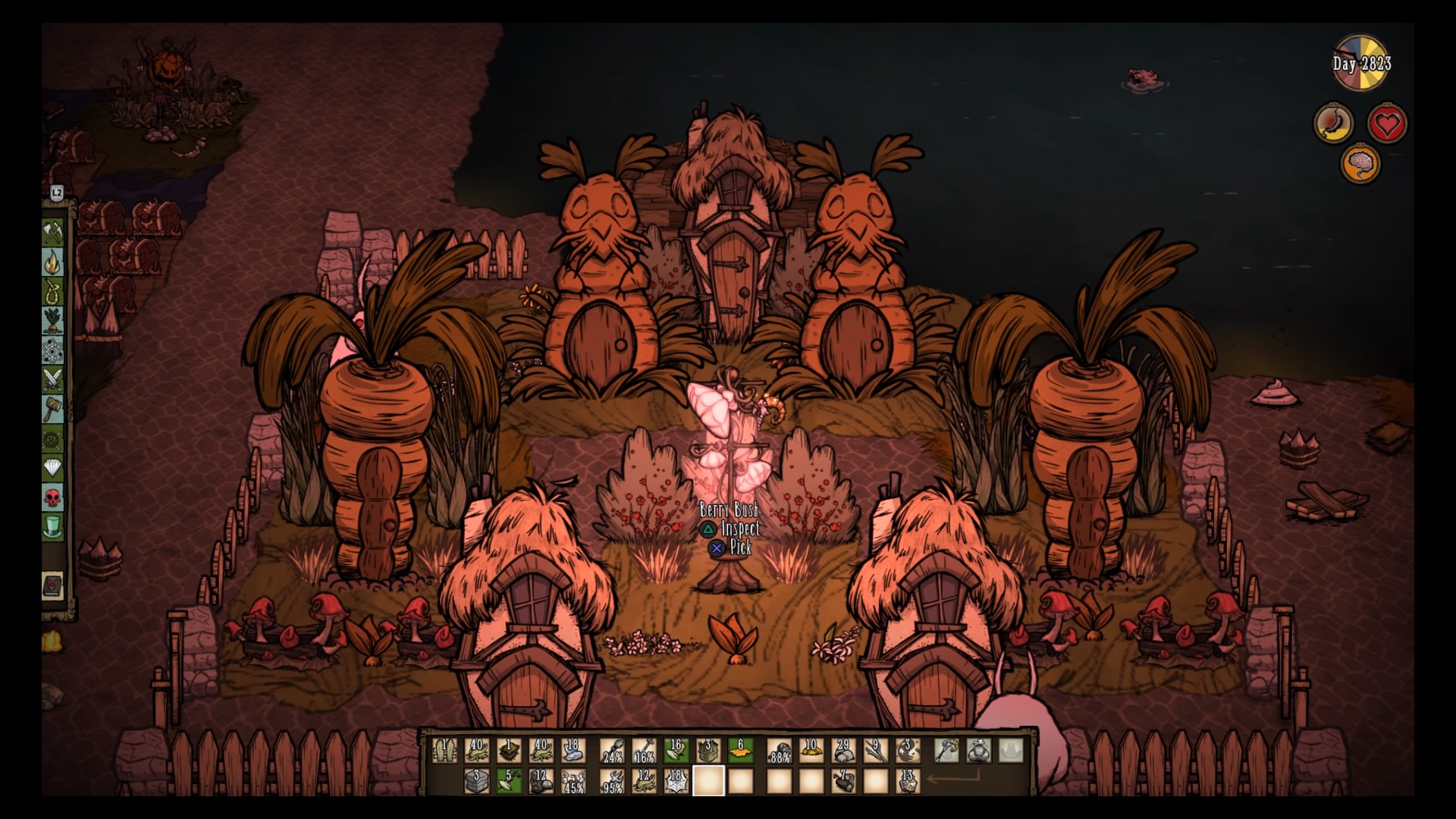1456x819 pixels.
Task: Open the Science atom tab
Action: (x=52, y=350)
